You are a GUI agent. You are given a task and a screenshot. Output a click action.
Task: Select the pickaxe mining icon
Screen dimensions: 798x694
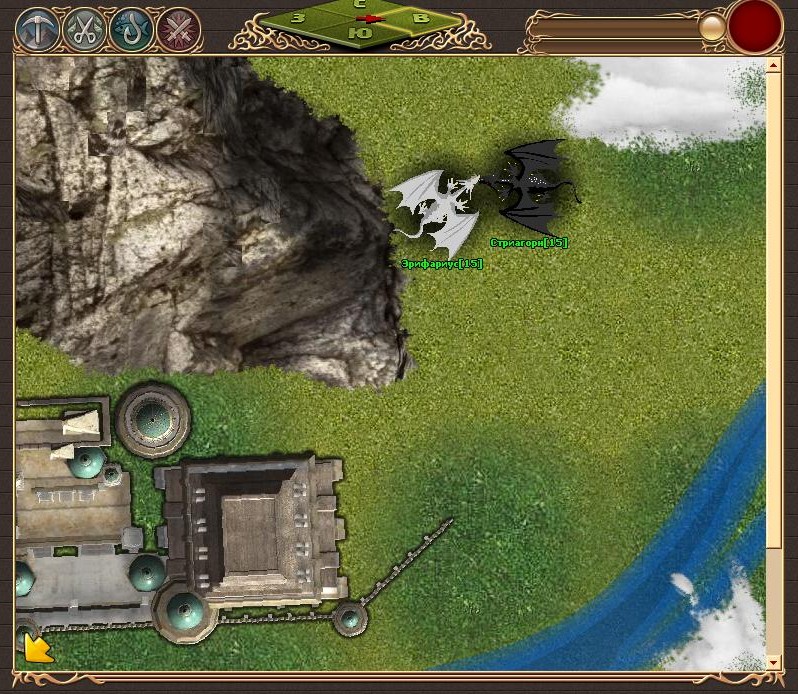(x=37, y=30)
